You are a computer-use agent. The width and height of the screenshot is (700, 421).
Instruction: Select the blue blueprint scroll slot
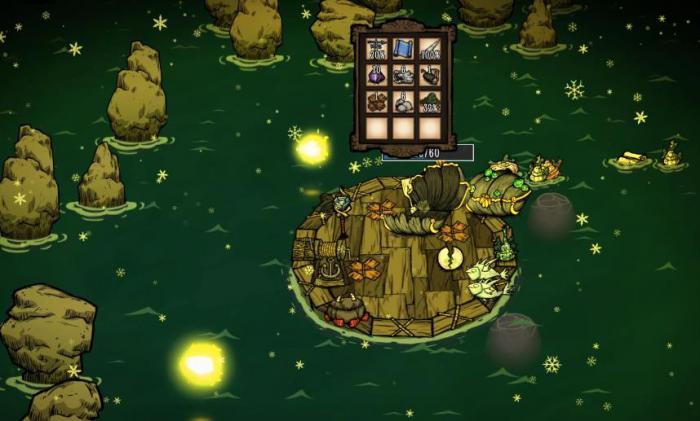tap(403, 50)
